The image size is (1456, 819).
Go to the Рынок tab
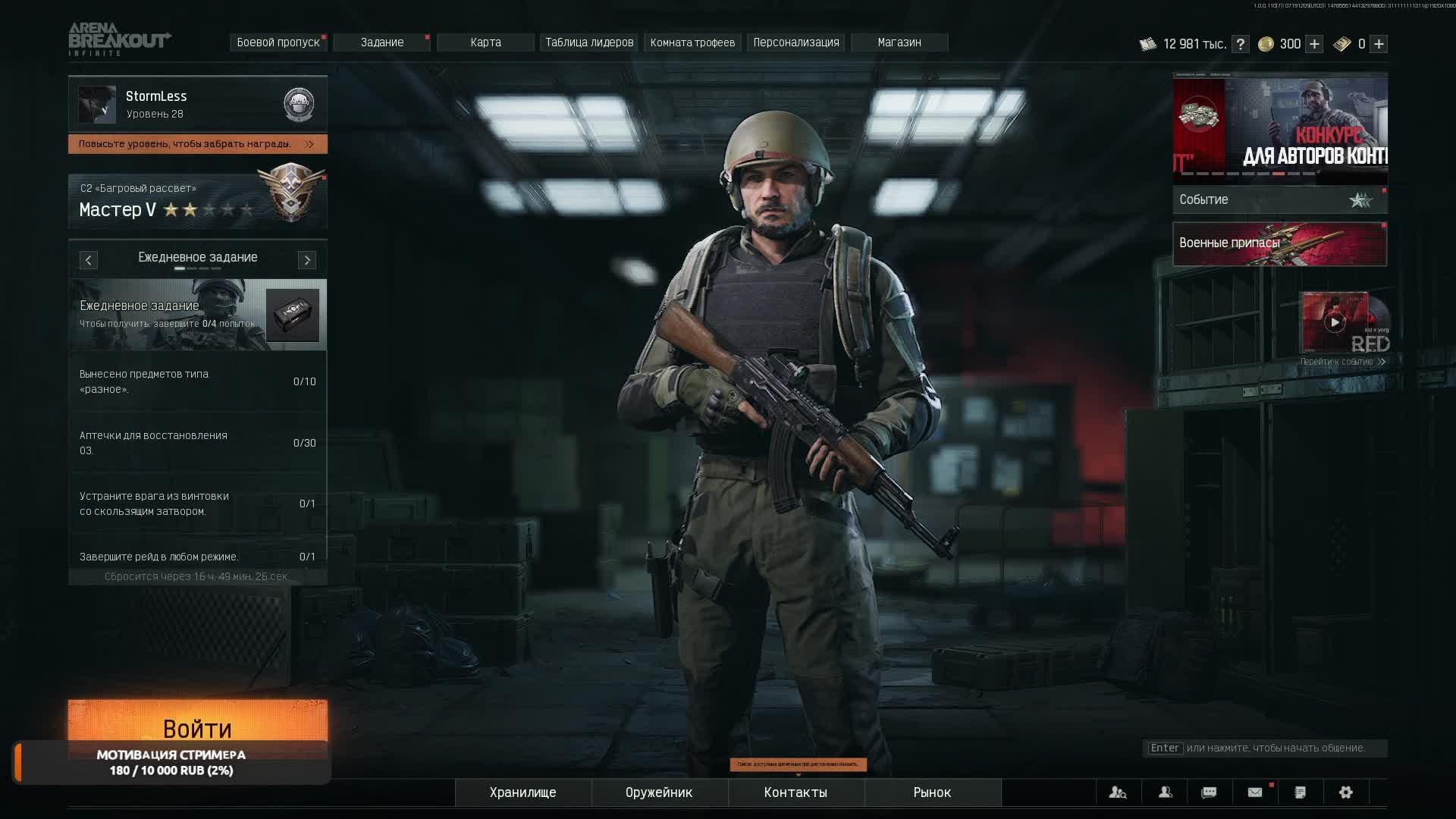point(932,792)
